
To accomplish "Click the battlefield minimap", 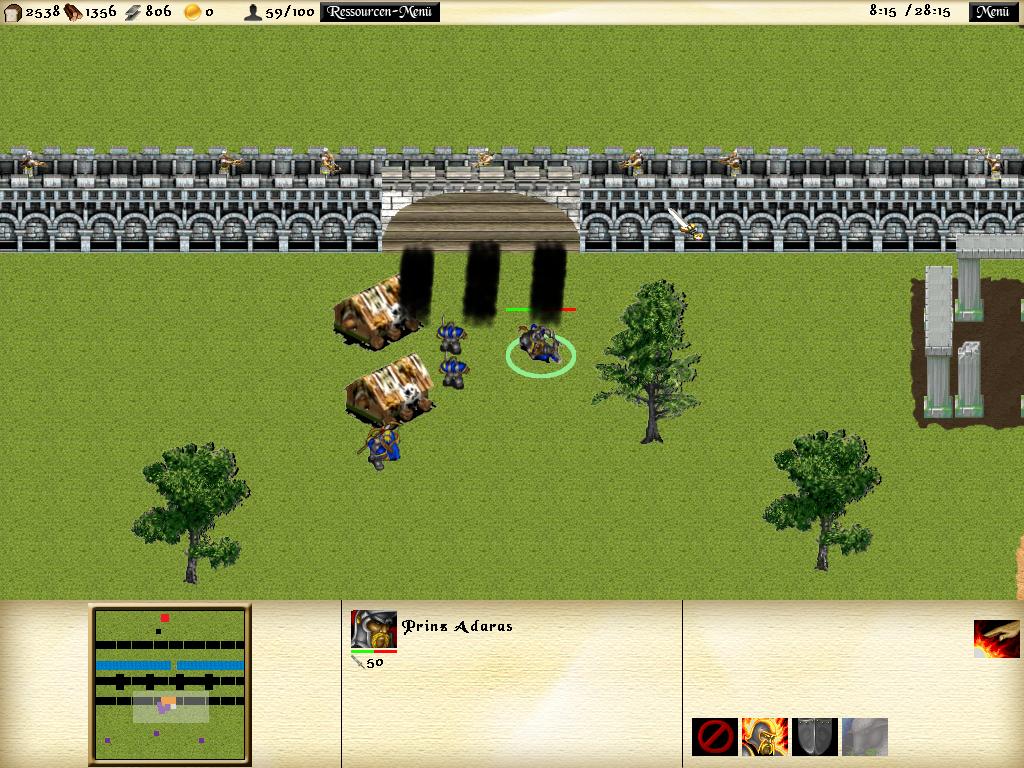I will pos(169,685).
